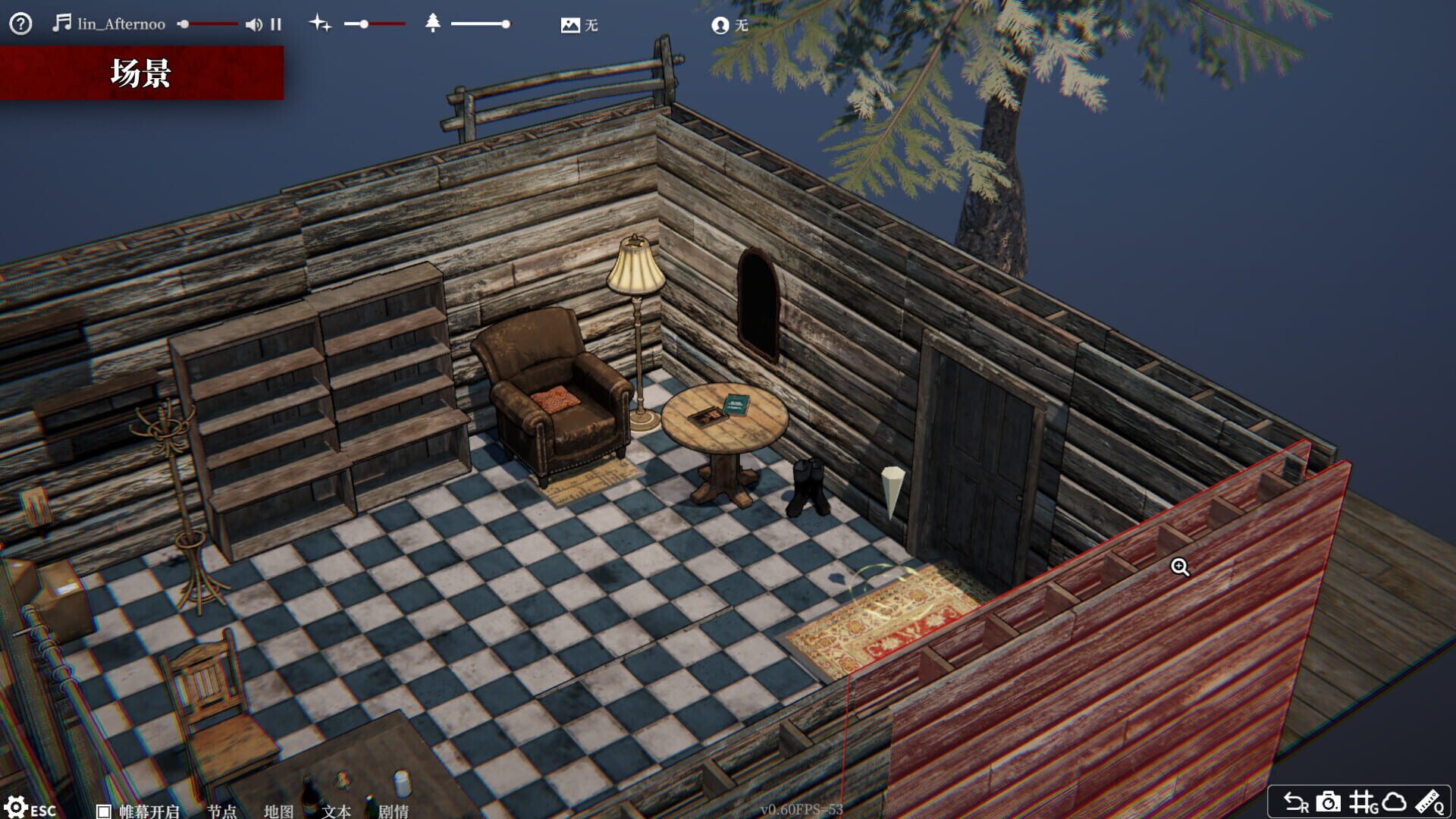Open the 无 image selector
Viewport: 1456px width, 819px height.
tap(579, 25)
